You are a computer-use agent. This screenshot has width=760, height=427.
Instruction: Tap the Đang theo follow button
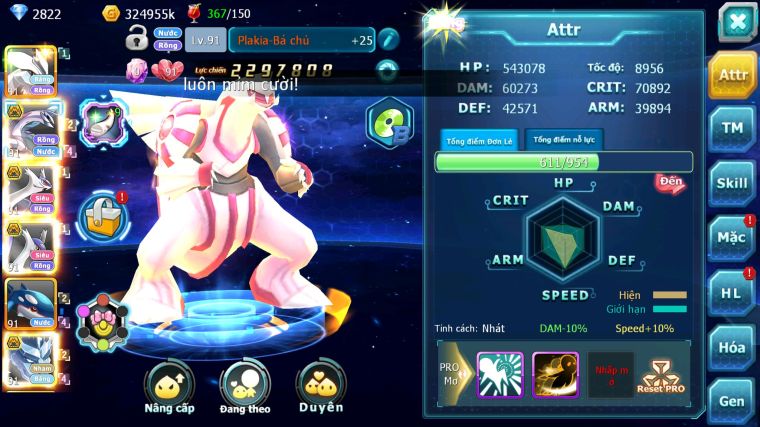coord(244,388)
